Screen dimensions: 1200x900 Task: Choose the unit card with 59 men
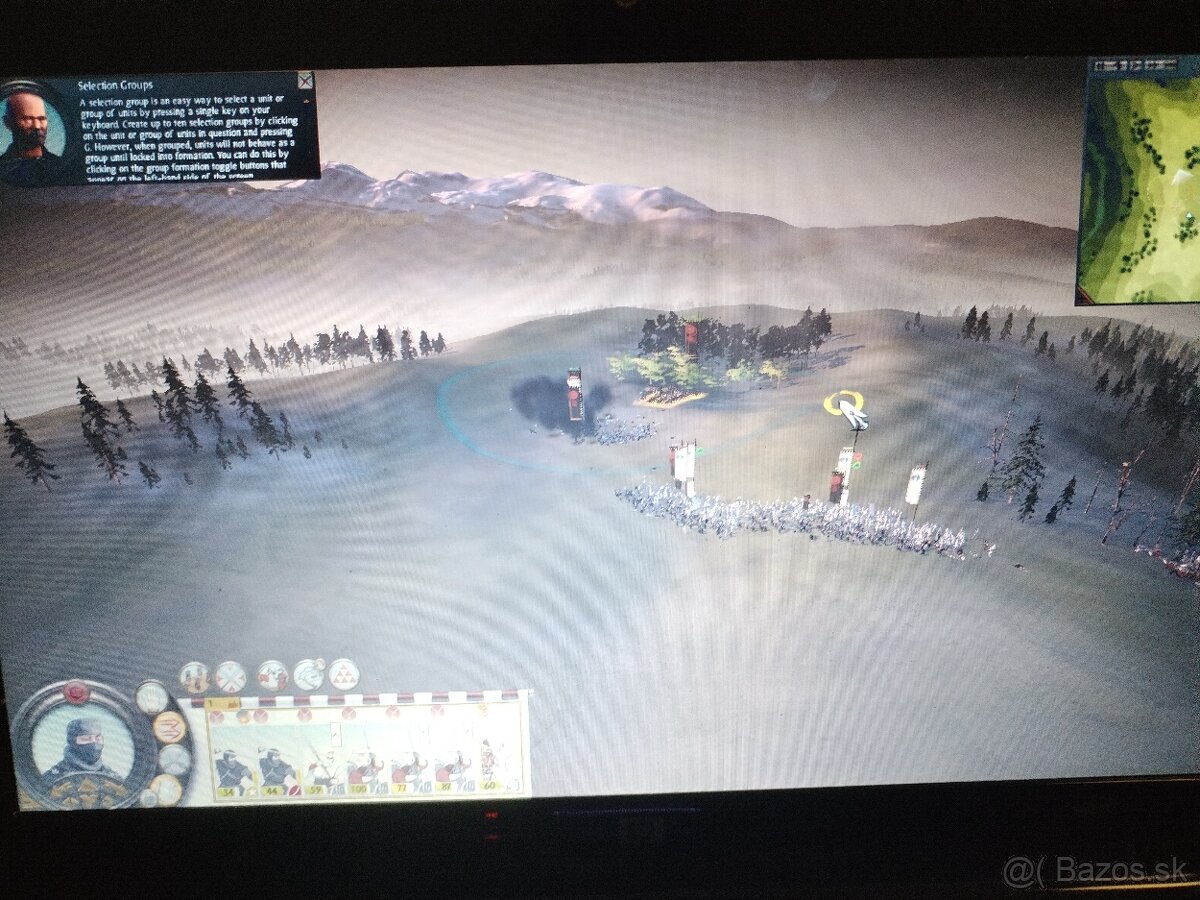tap(320, 770)
